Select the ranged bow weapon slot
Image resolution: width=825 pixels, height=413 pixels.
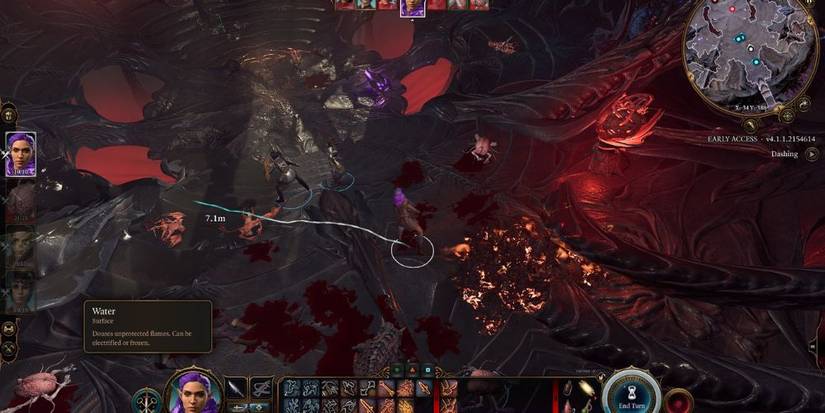(262, 389)
